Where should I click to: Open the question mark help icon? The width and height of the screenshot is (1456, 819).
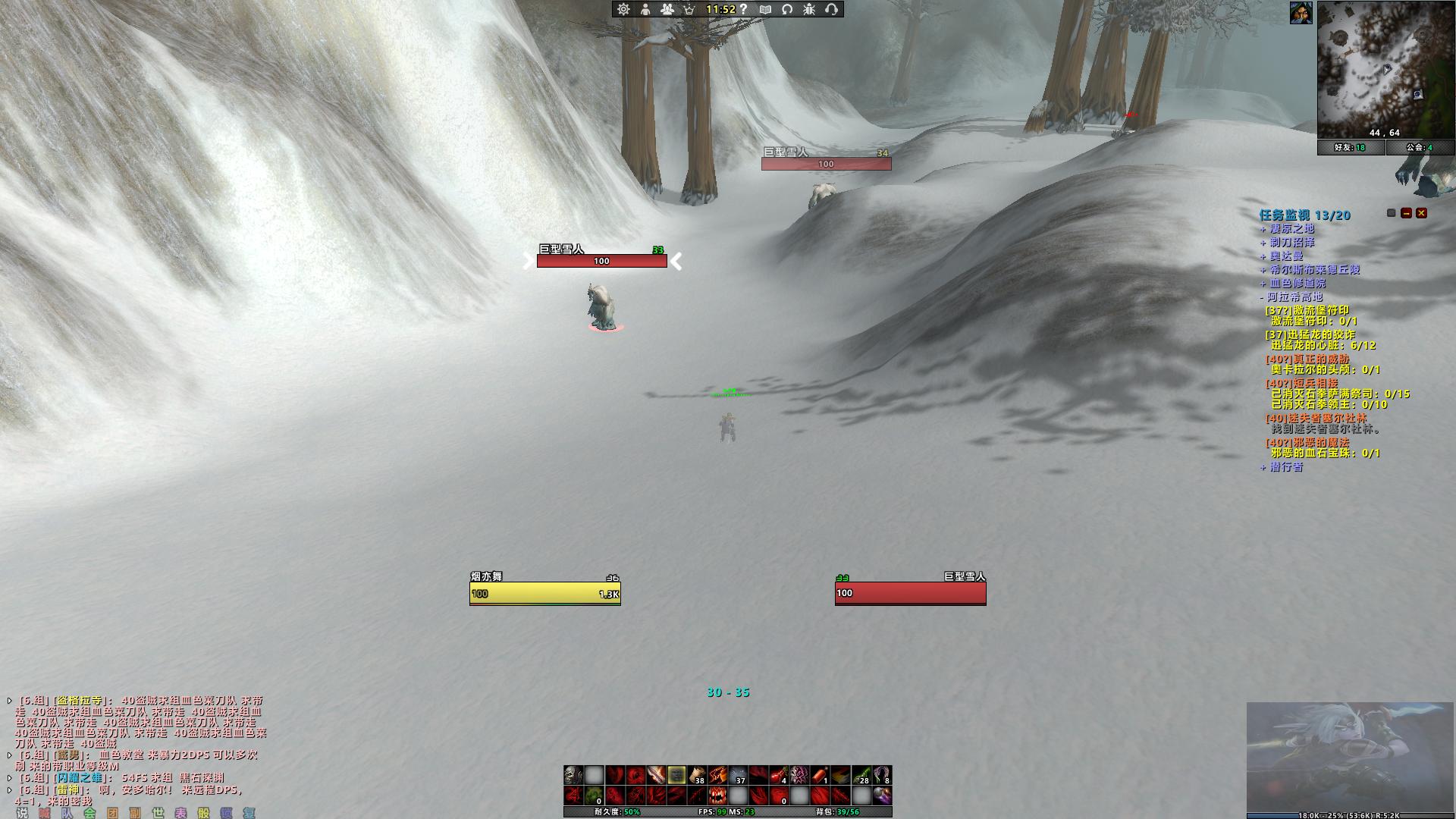tap(744, 9)
